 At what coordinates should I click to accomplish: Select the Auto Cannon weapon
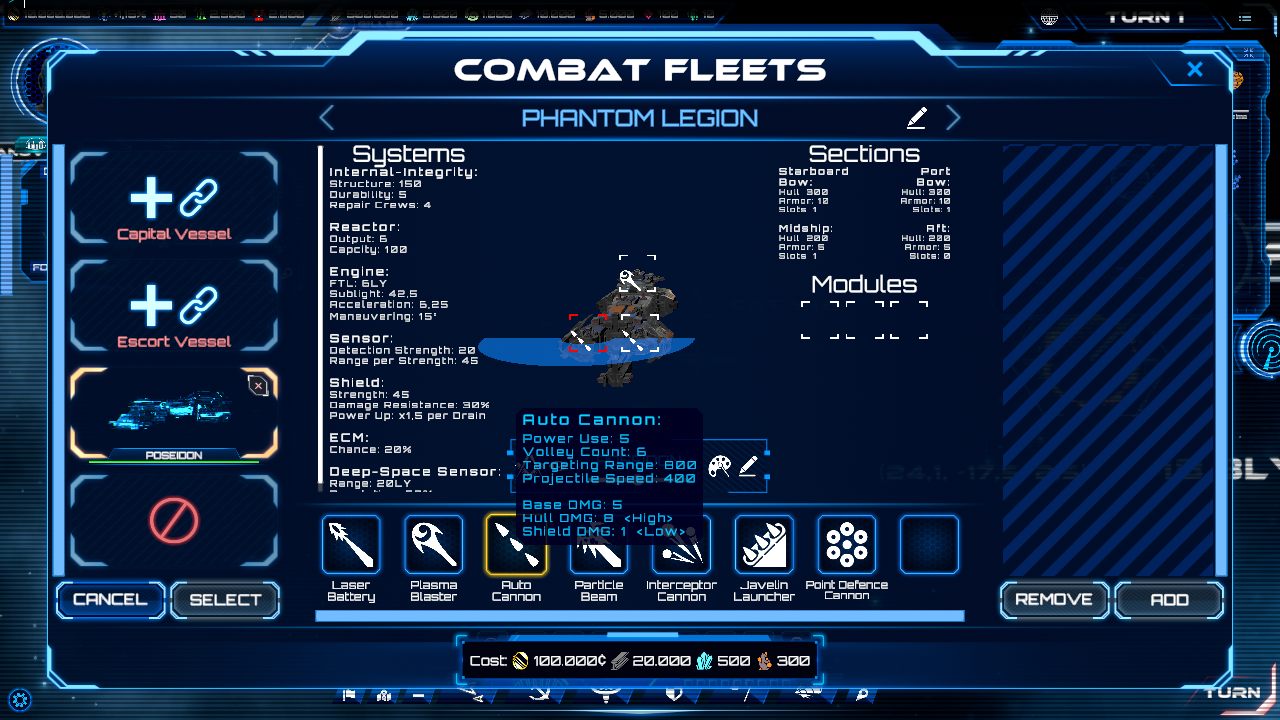[516, 545]
